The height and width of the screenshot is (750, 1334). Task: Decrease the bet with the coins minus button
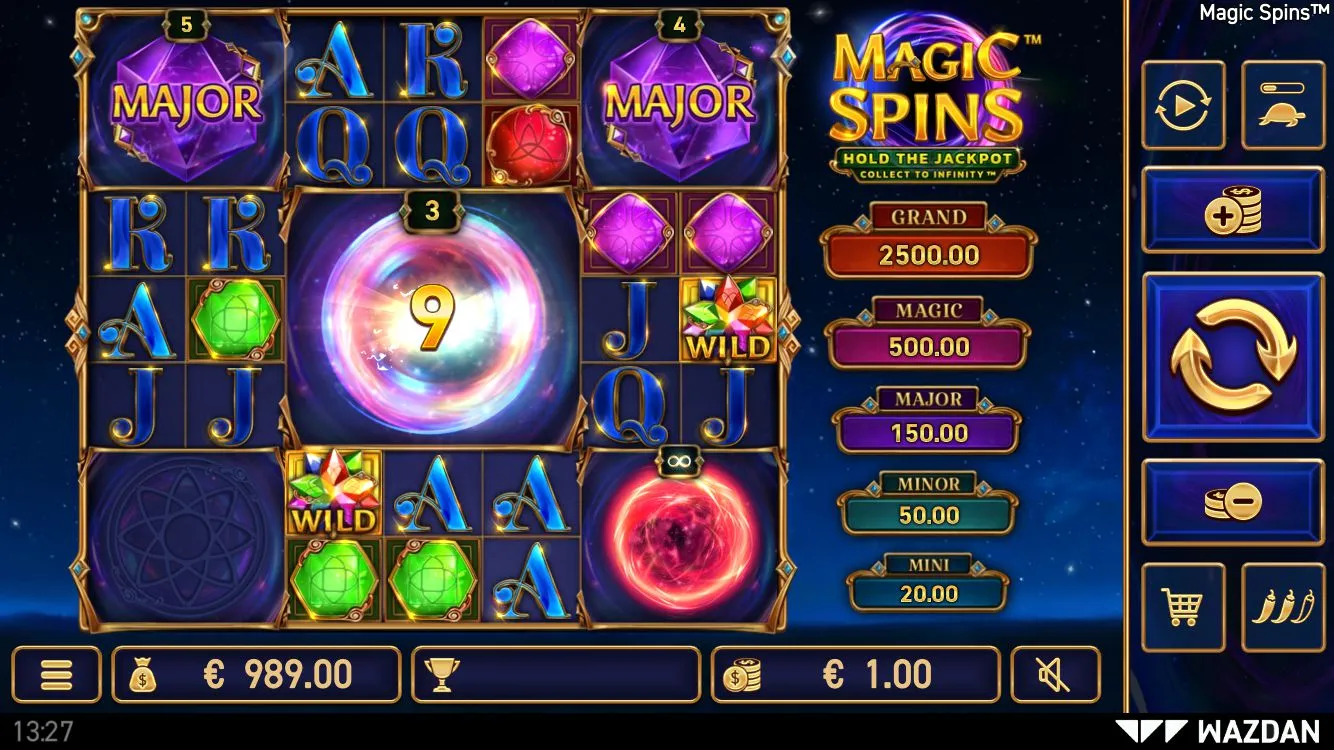[x=1233, y=502]
